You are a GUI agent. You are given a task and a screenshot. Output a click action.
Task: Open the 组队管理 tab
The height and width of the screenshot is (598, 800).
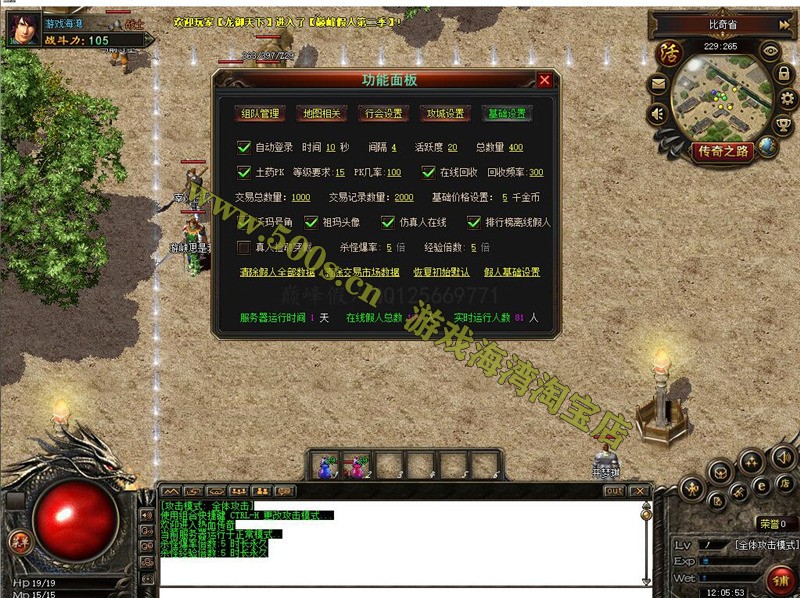click(x=260, y=113)
